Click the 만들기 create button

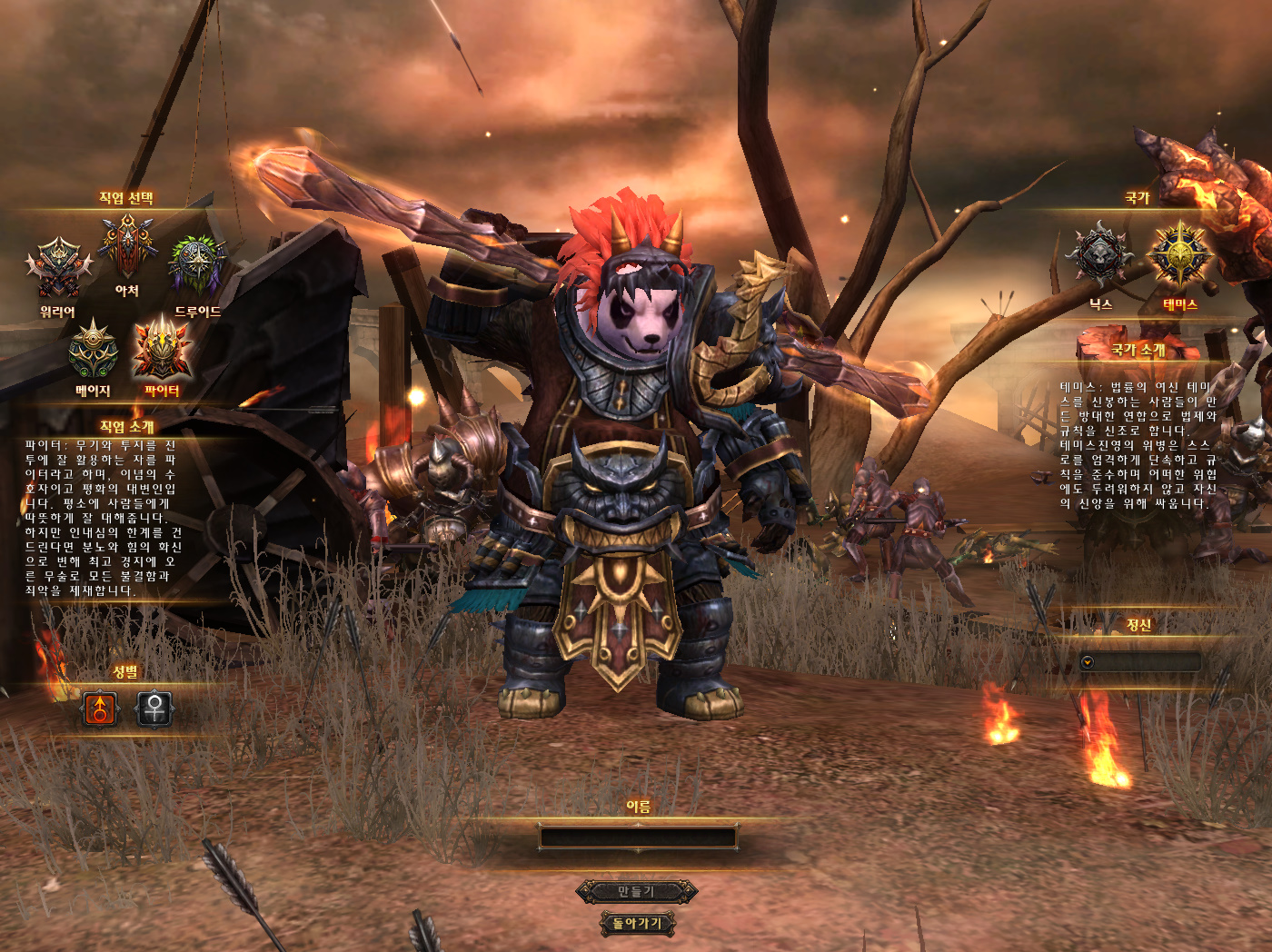point(637,892)
